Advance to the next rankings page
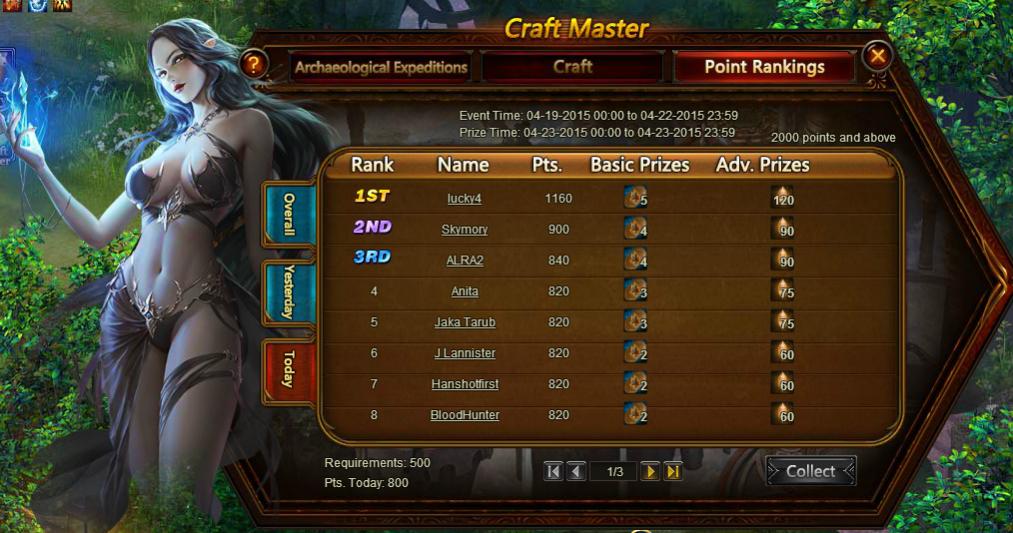Image resolution: width=1013 pixels, height=533 pixels. click(x=650, y=471)
